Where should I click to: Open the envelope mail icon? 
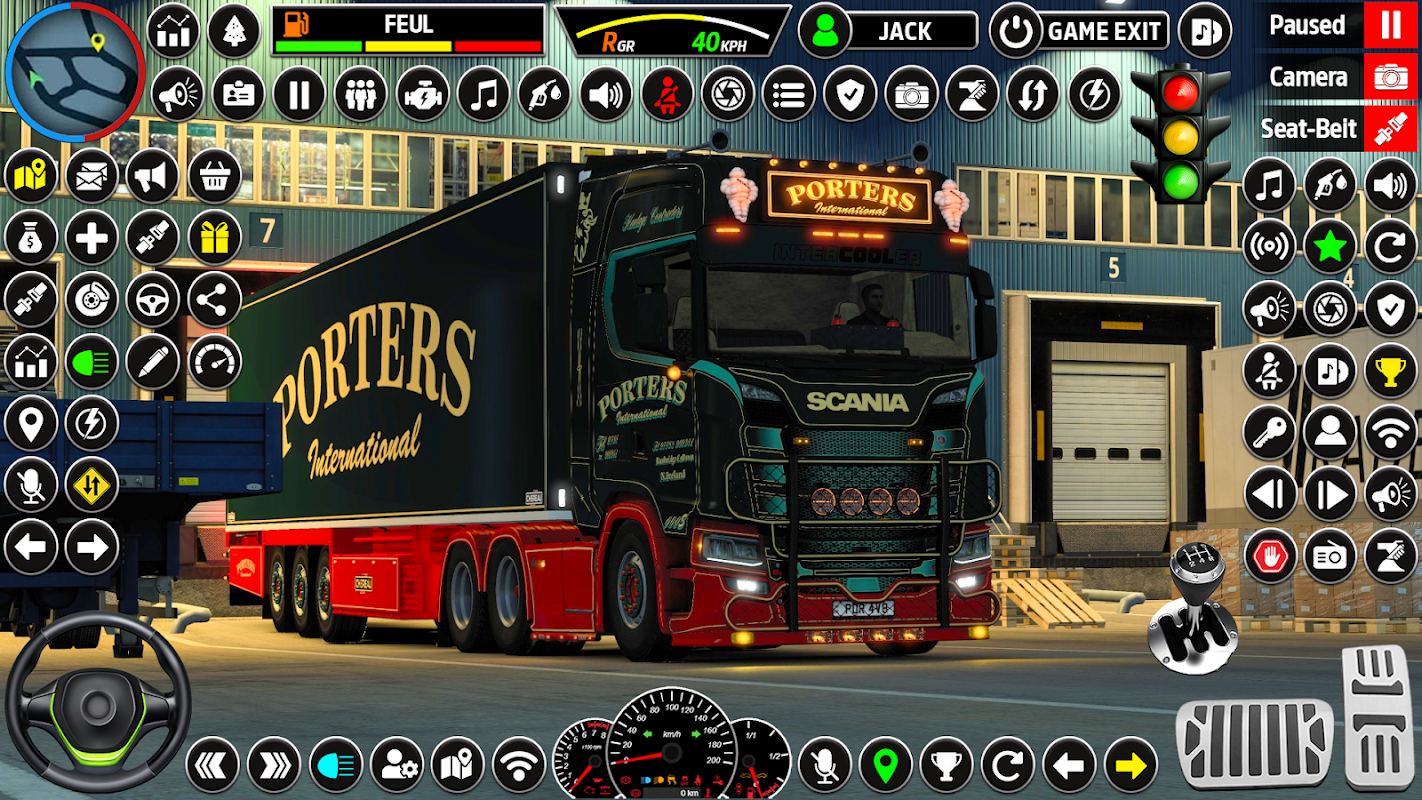(91, 176)
